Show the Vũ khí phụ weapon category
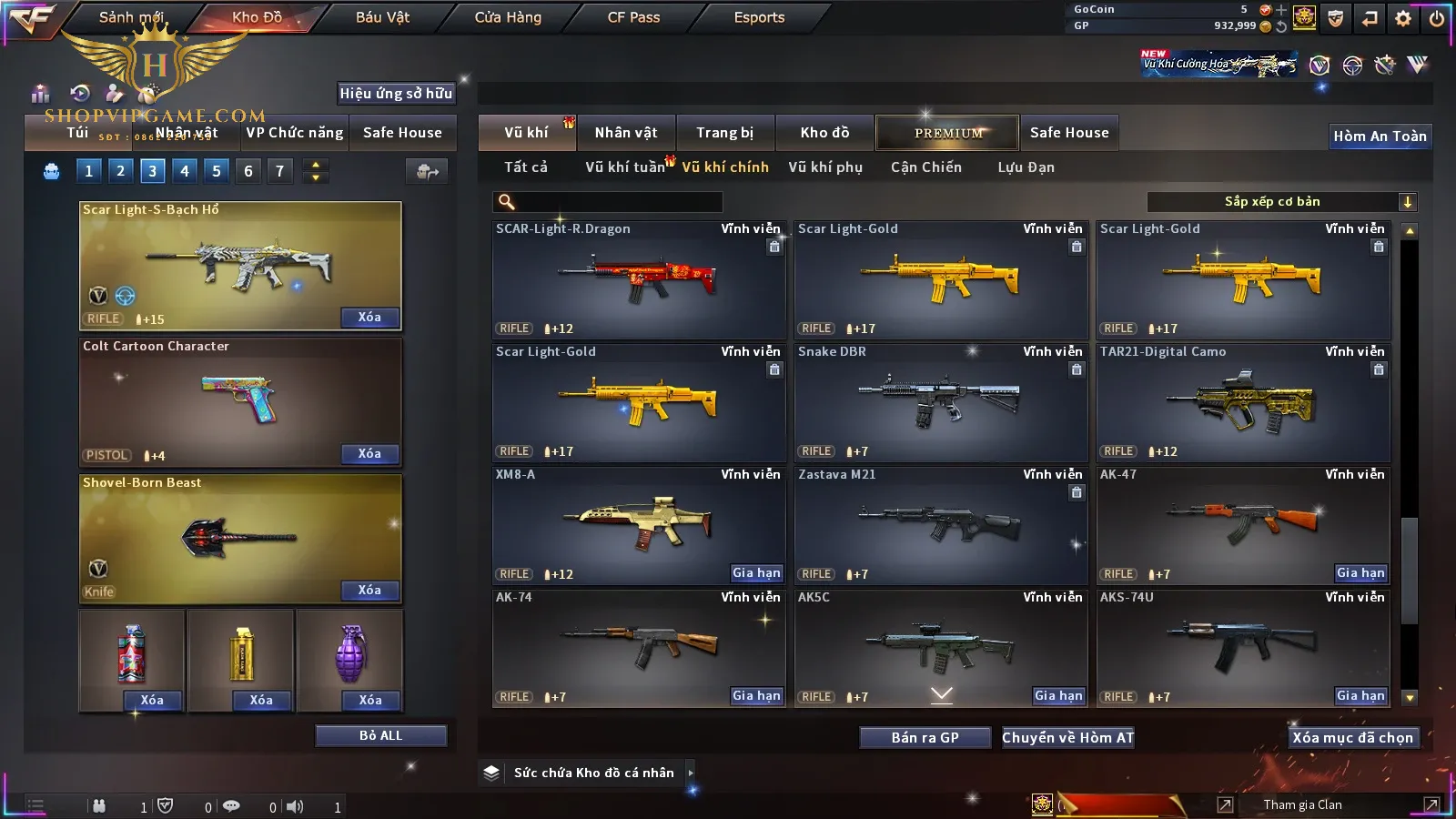 (825, 167)
